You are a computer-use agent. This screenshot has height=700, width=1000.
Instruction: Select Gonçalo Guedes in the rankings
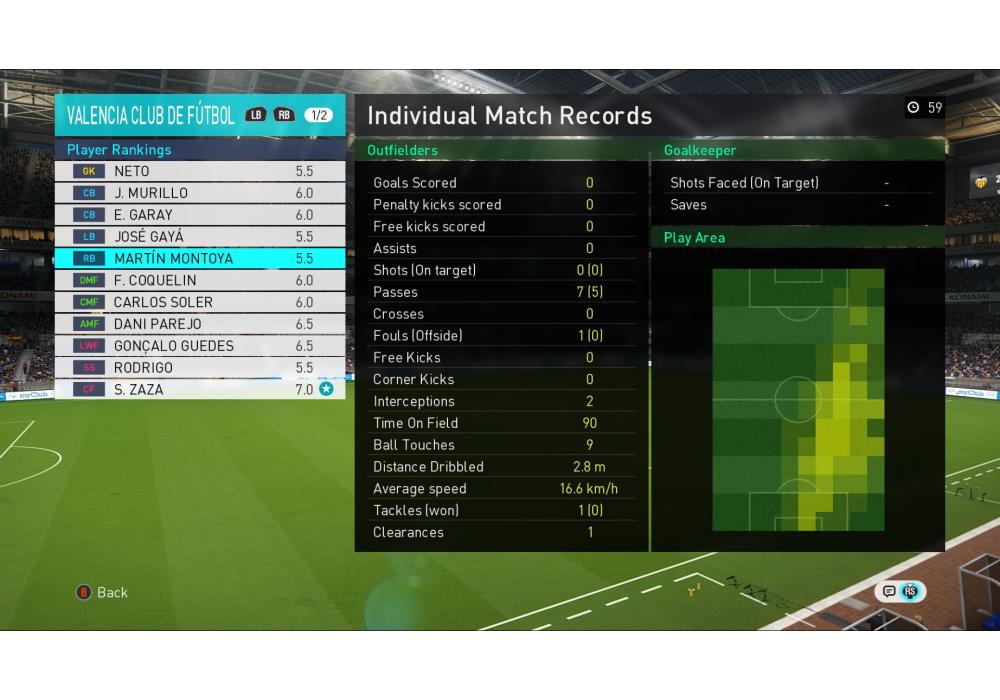[200, 346]
